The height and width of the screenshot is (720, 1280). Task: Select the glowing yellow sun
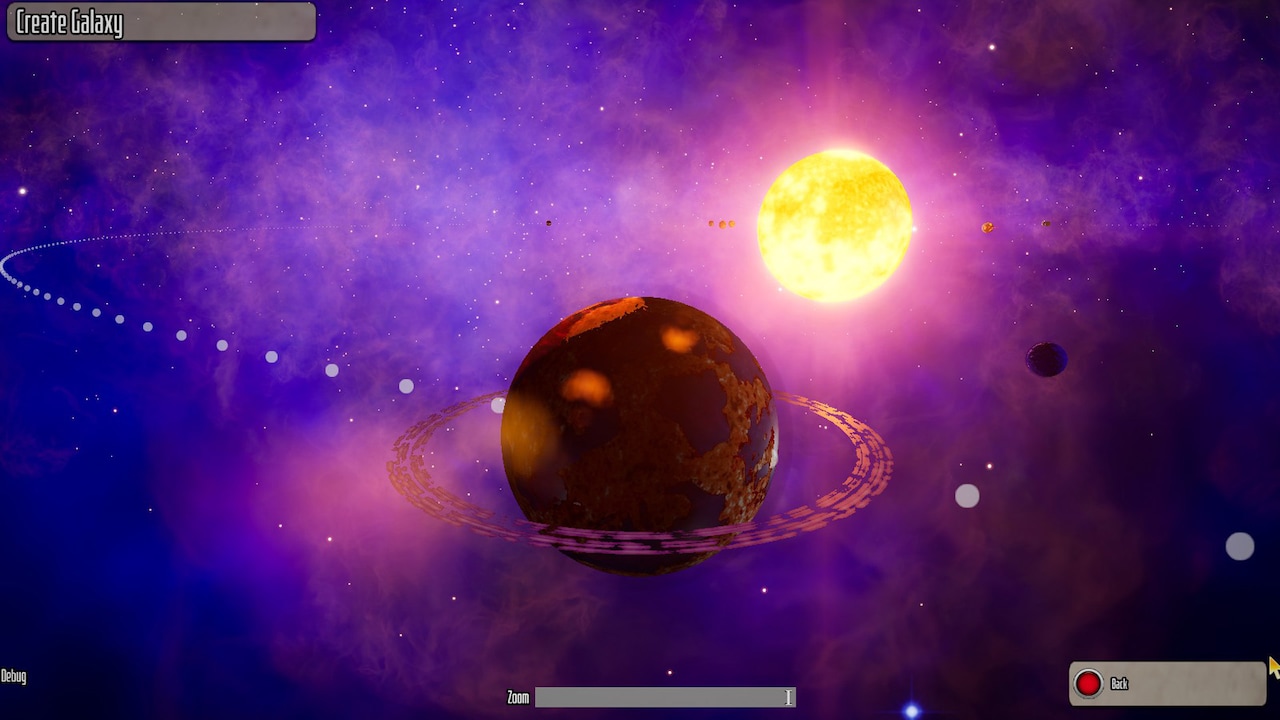point(838,227)
